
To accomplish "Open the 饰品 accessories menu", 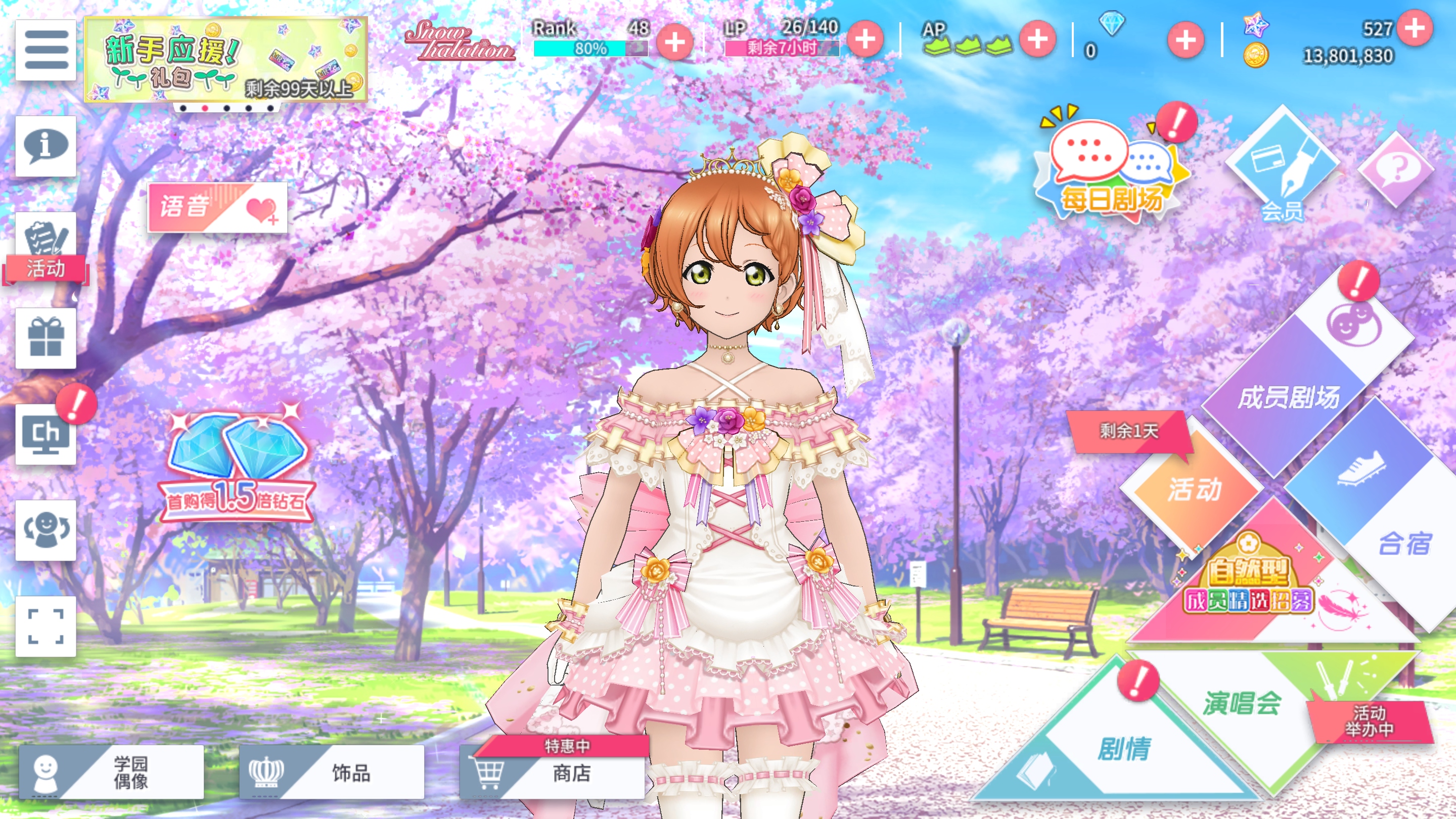I will click(x=332, y=772).
